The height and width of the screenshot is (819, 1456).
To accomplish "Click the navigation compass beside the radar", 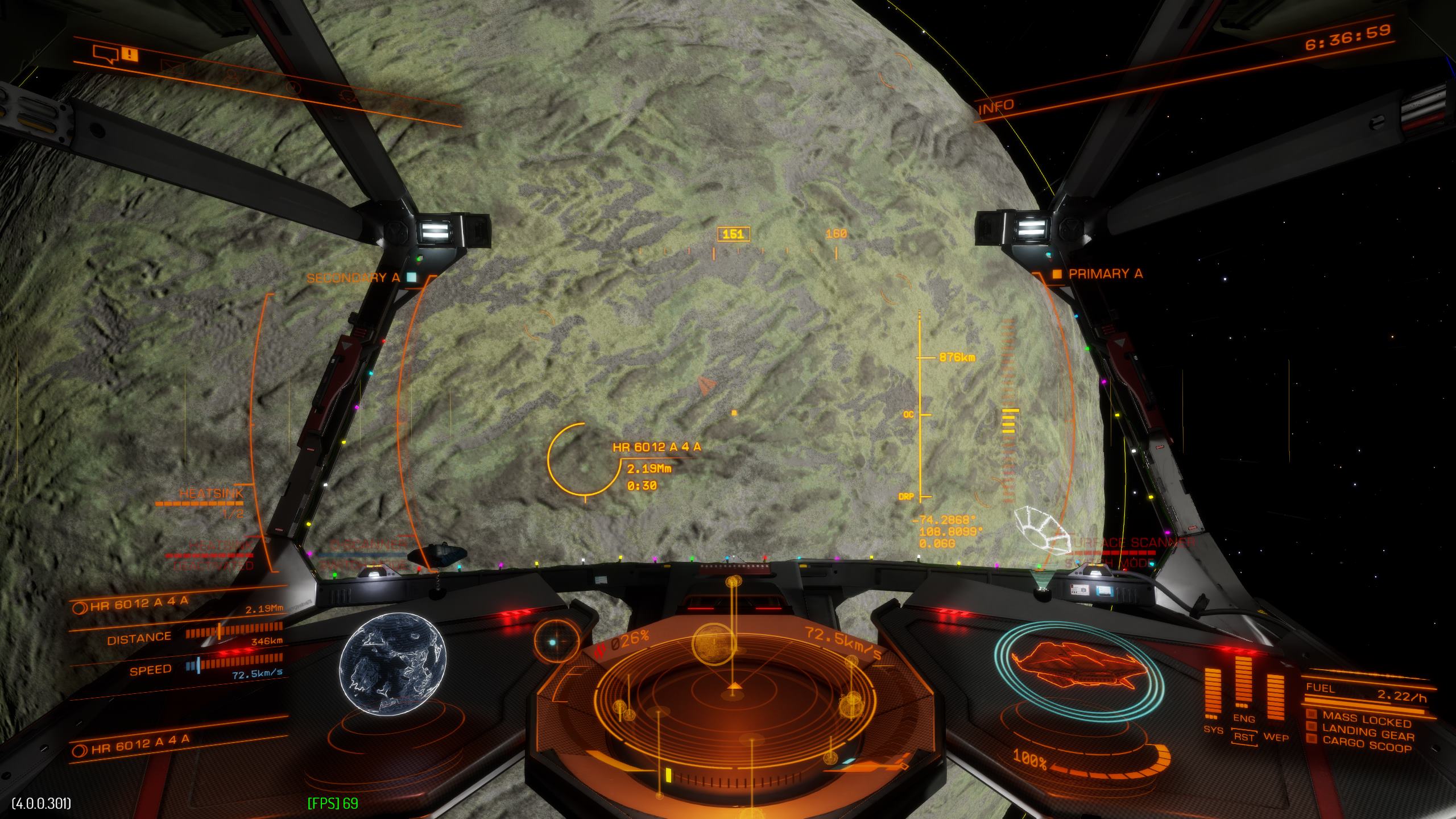I will click(x=556, y=642).
